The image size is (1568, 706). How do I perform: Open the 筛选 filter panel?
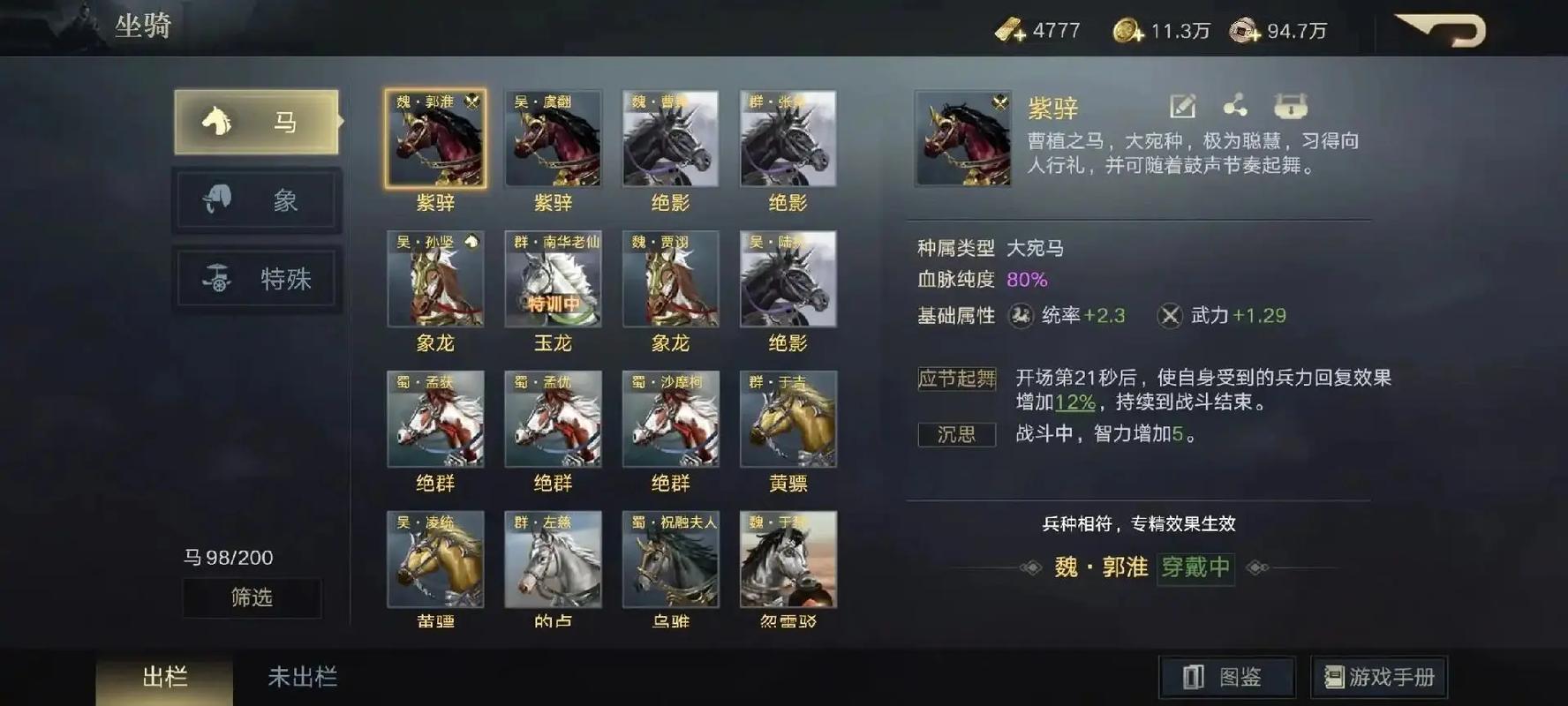(x=252, y=598)
